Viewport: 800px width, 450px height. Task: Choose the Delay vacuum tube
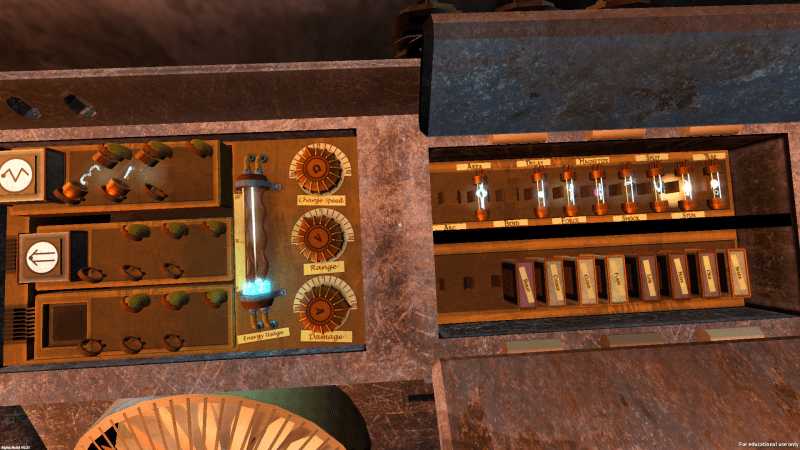click(x=539, y=190)
